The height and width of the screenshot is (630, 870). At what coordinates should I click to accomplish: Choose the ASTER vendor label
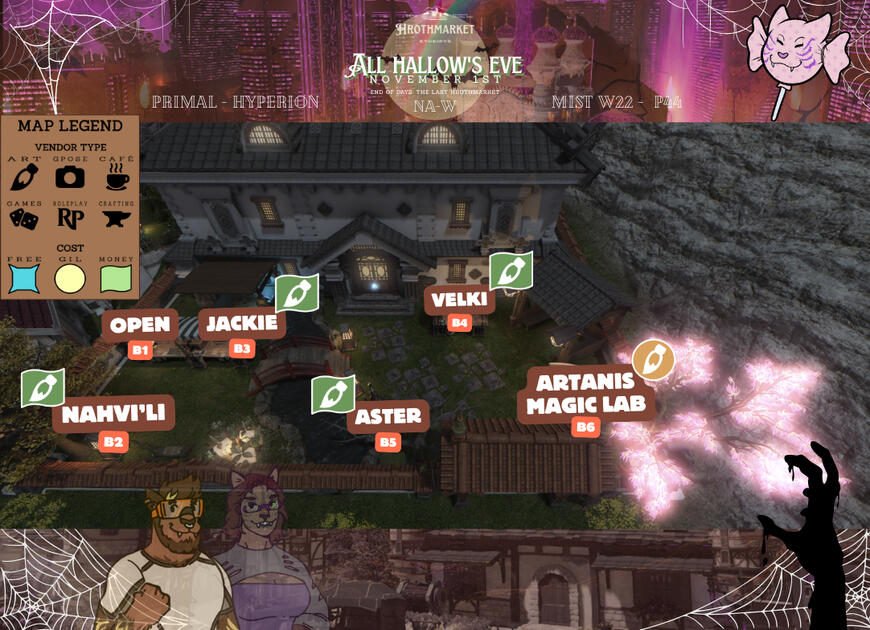387,416
